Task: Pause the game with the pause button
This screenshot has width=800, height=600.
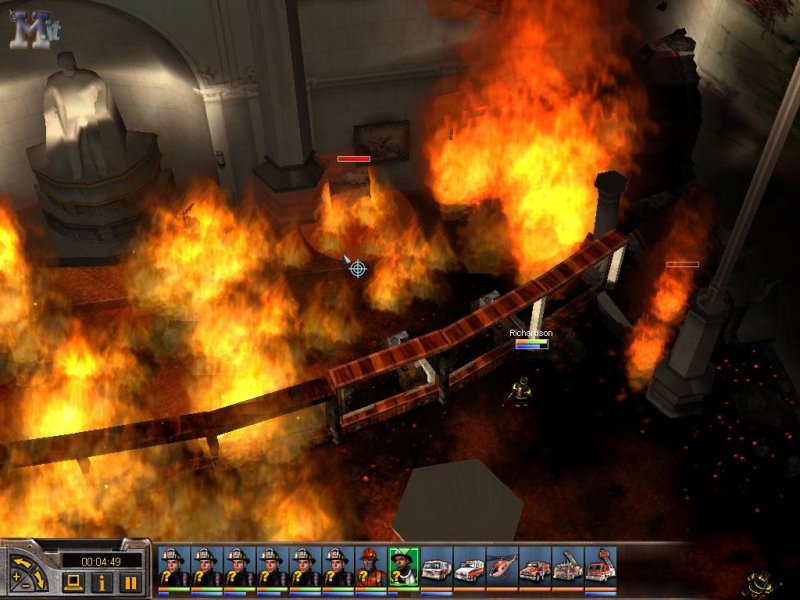Action: 131,582
